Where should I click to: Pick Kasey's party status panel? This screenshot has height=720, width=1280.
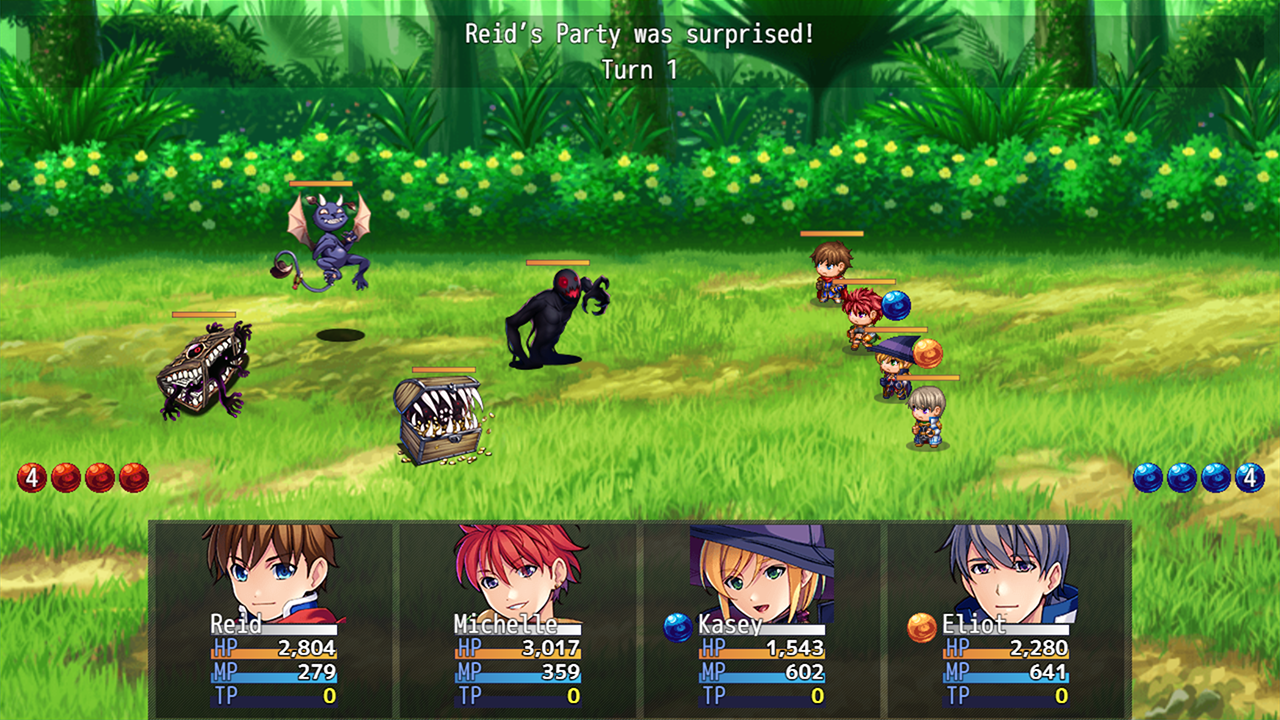761,618
